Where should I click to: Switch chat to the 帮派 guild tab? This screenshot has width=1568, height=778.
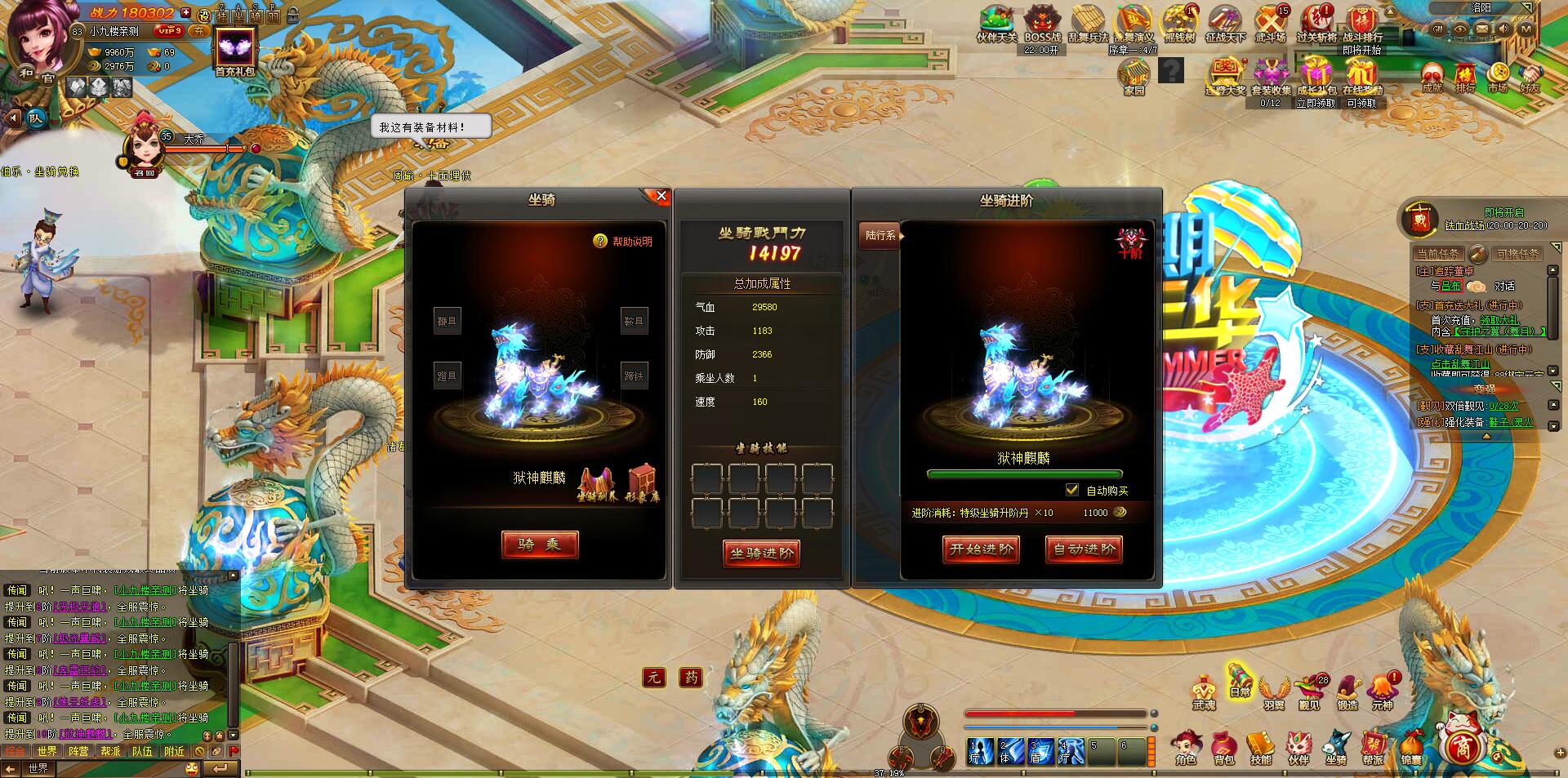(110, 751)
